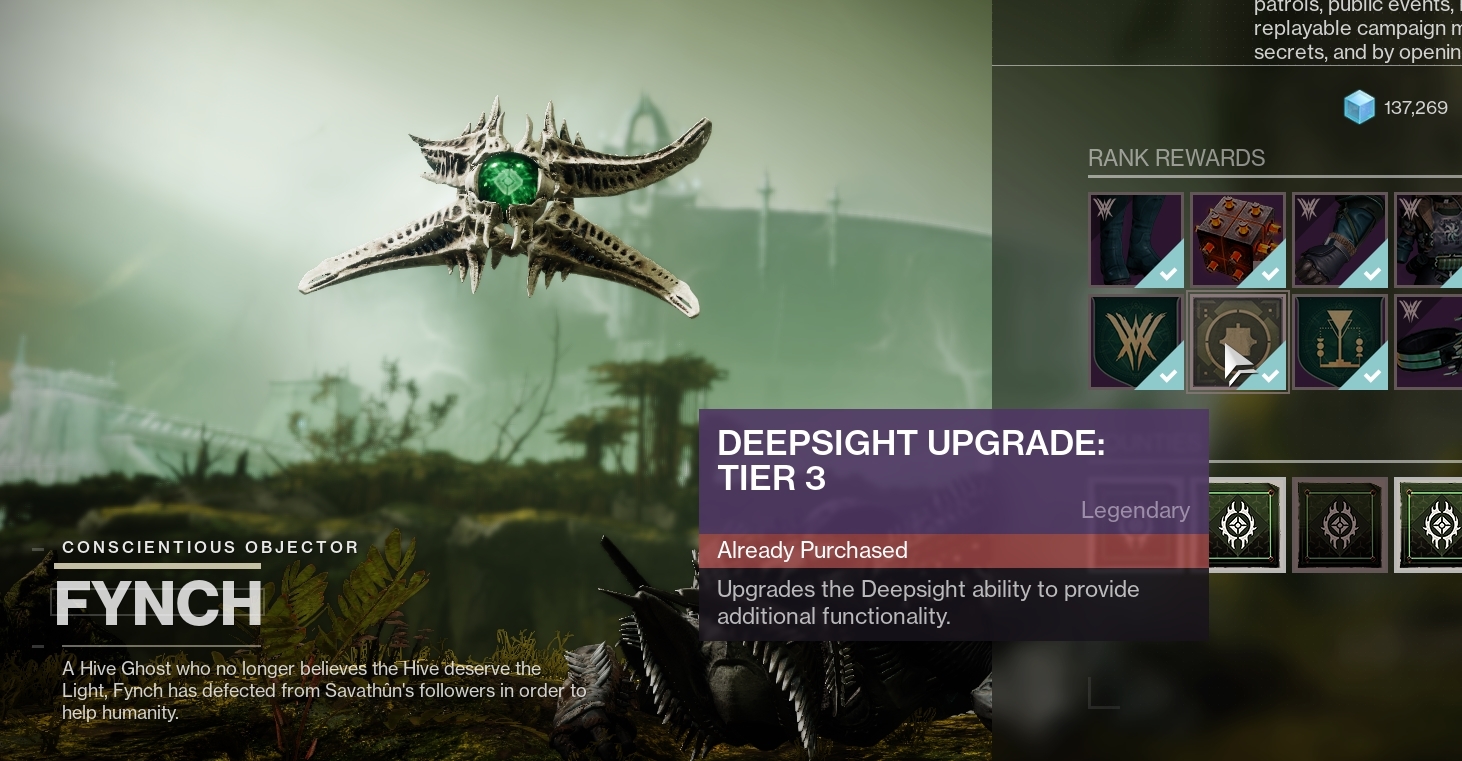Open the chest armor rank reward
The width and height of the screenshot is (1462, 761).
tap(1435, 240)
